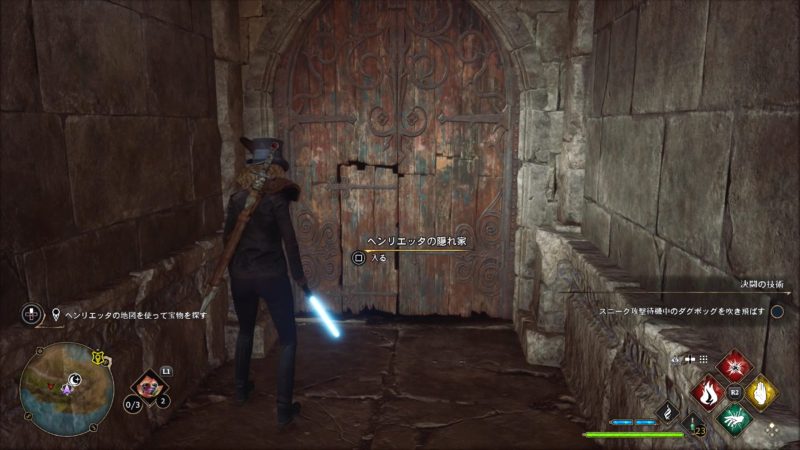Select the flower-creature tool slot
The image size is (800, 450).
pos(148,385)
